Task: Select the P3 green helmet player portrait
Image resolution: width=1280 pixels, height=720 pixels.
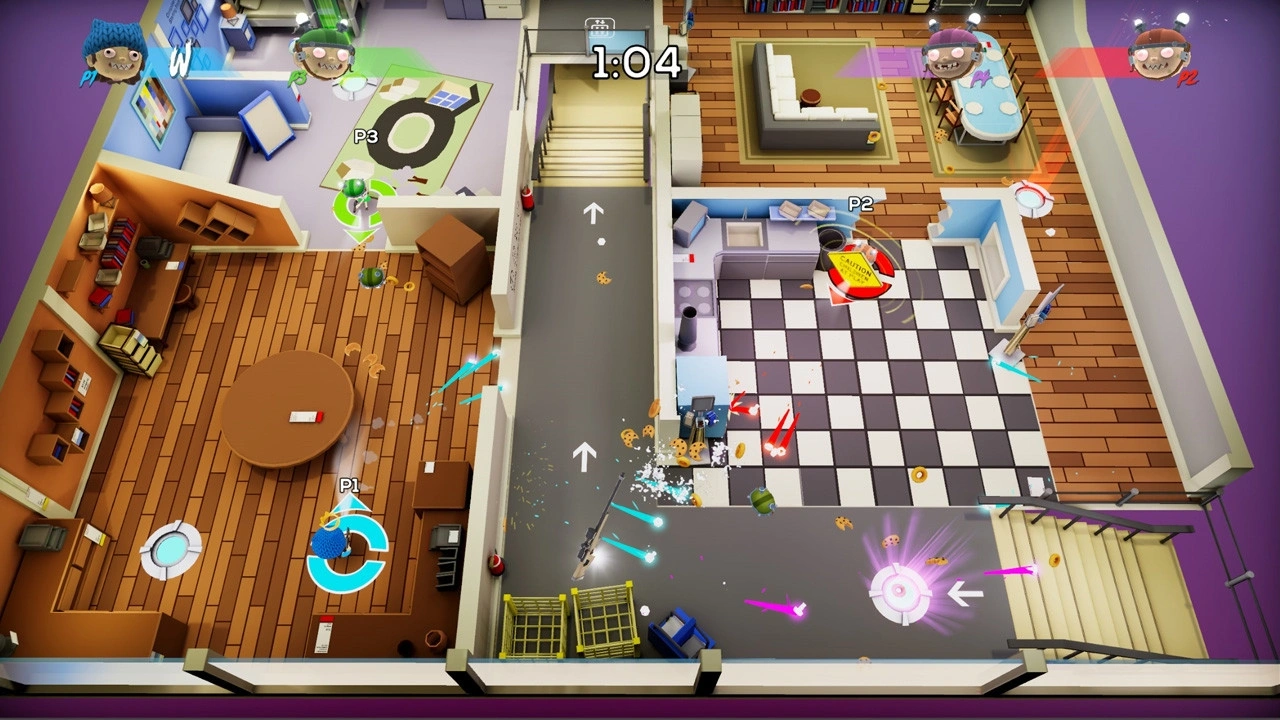Action: [x=326, y=55]
